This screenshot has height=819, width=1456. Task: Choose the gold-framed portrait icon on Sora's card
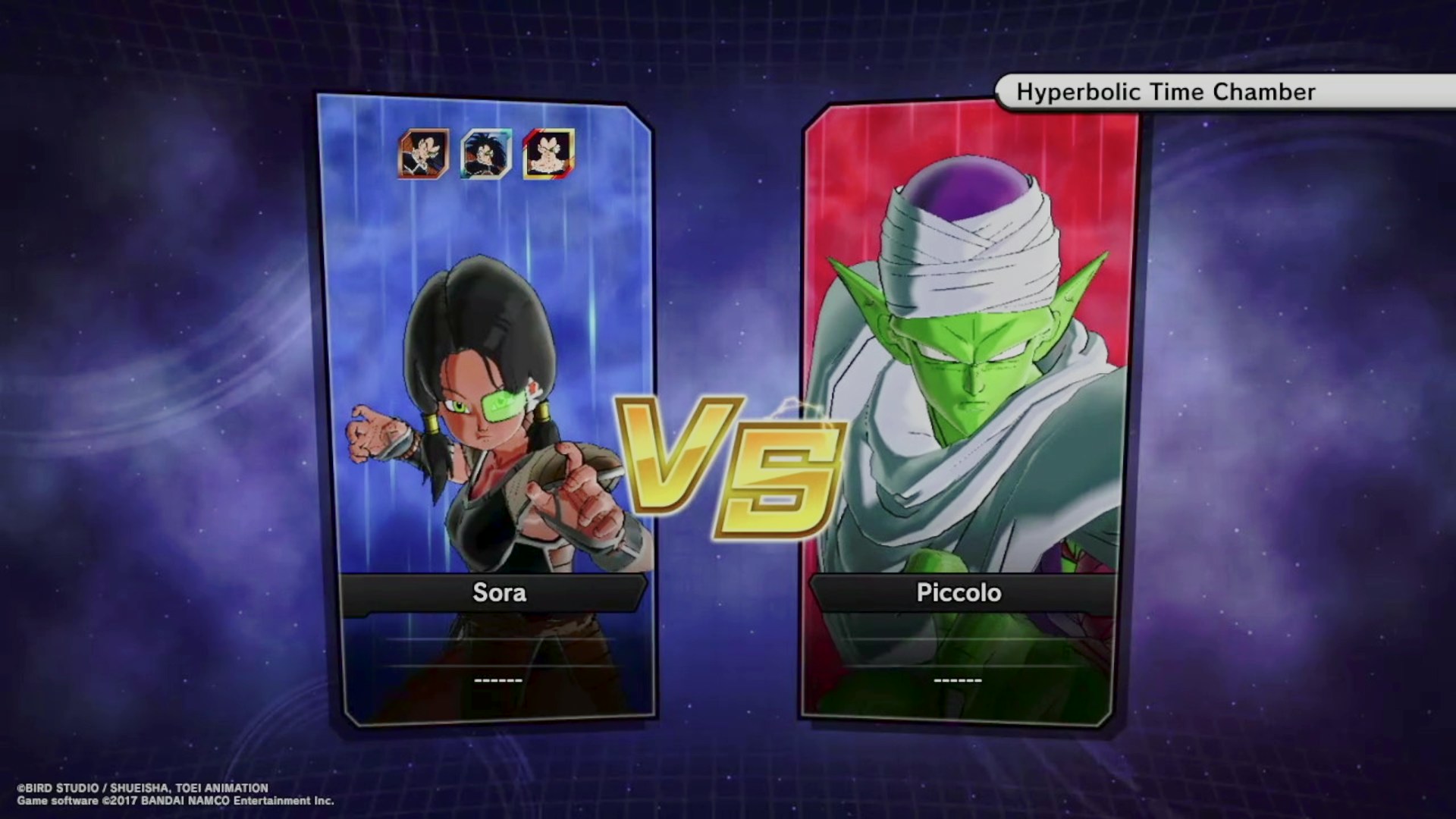click(548, 154)
